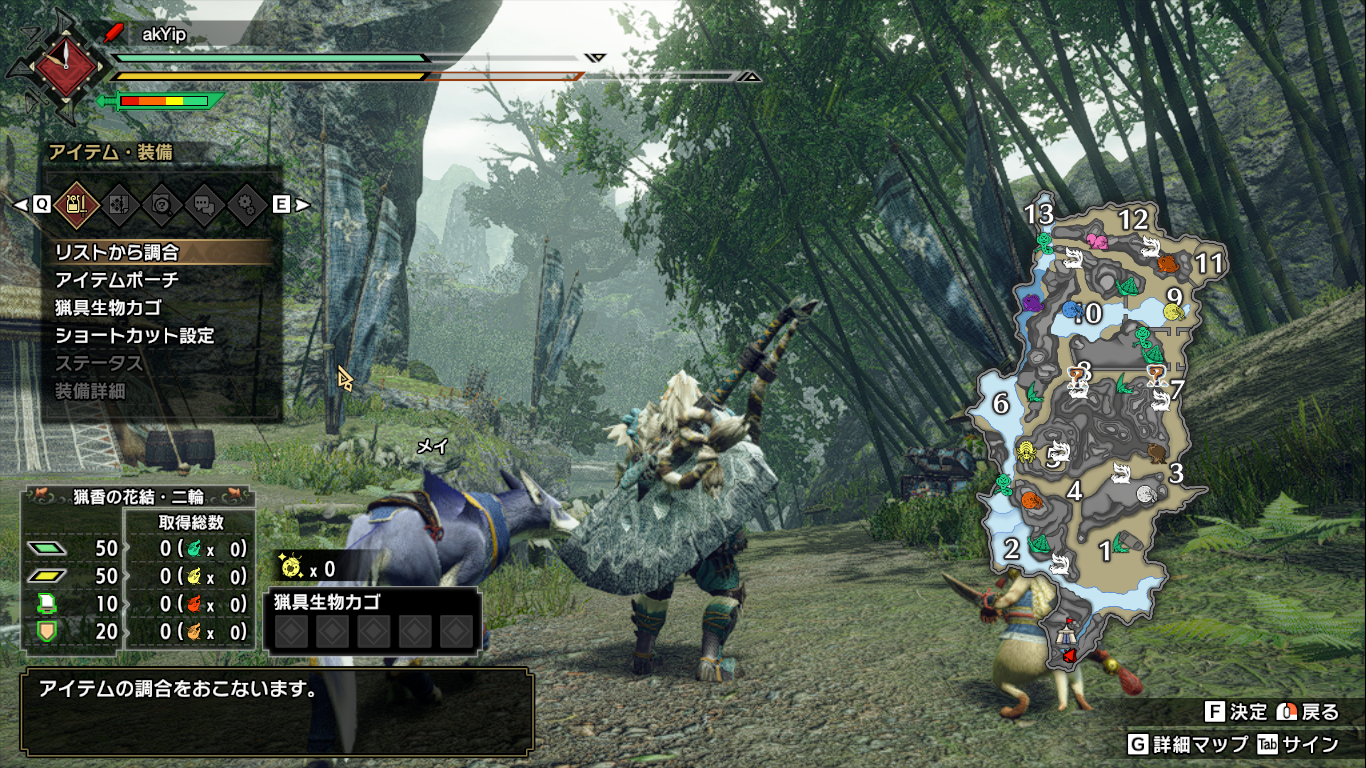Click the 猟香の花結・二輪 petalace panel header
Image resolution: width=1366 pixels, height=768 pixels.
tap(137, 496)
